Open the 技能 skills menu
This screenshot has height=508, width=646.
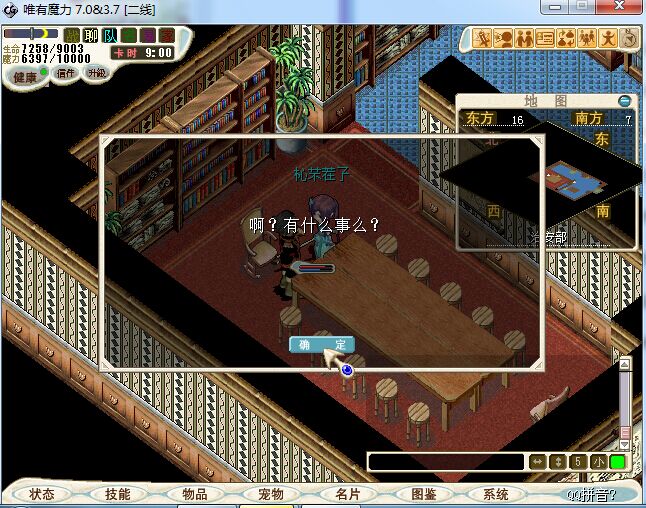tap(118, 494)
